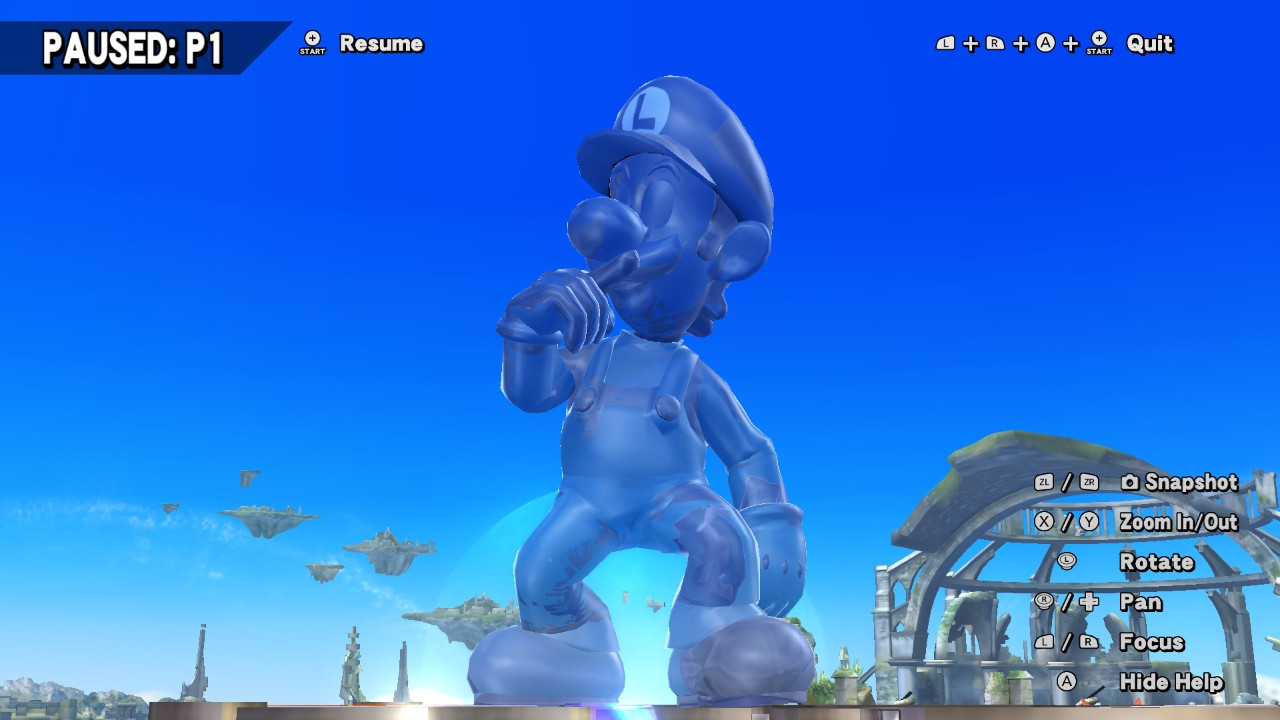
Task: Select the left-stick icon beside Rotate
Action: click(x=1065, y=562)
